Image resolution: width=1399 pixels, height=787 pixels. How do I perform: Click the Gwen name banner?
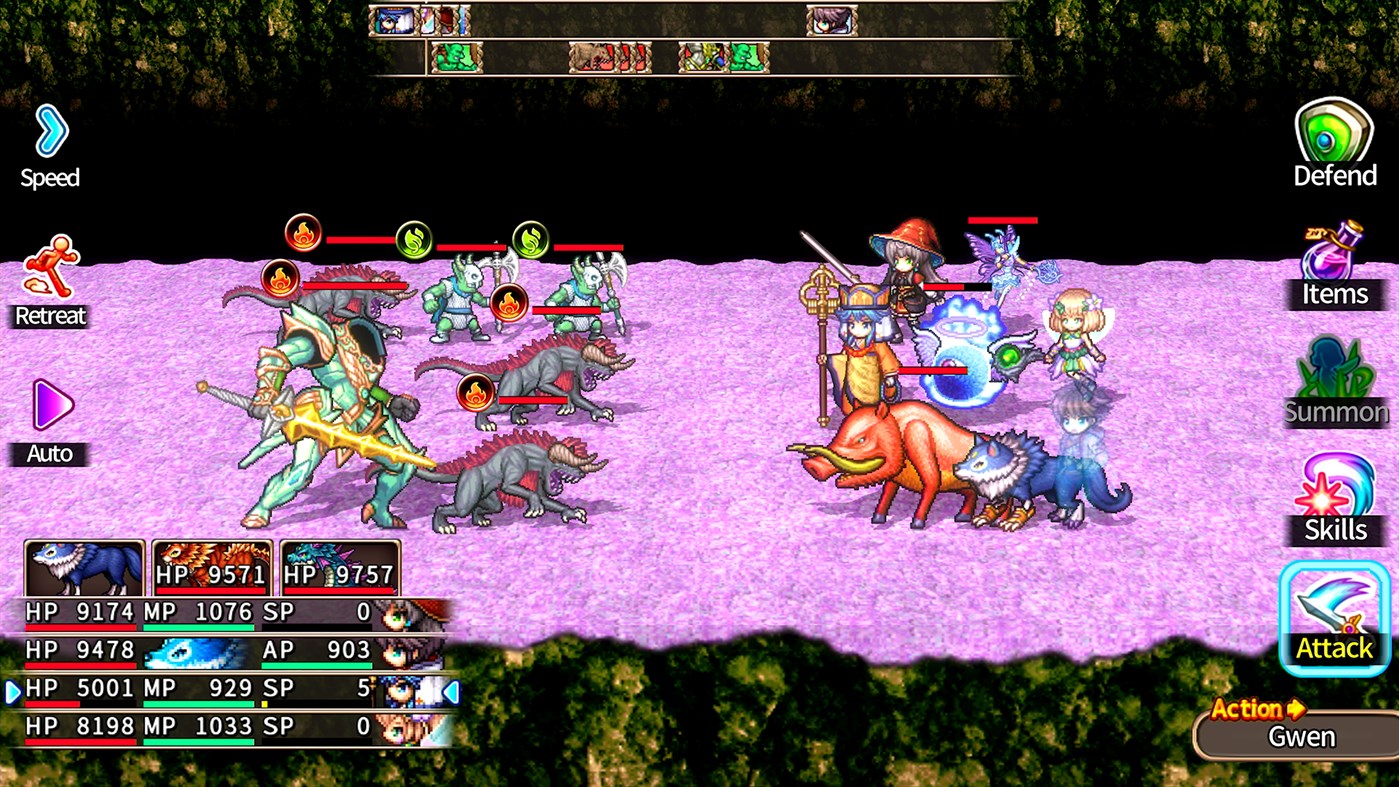tap(1295, 736)
